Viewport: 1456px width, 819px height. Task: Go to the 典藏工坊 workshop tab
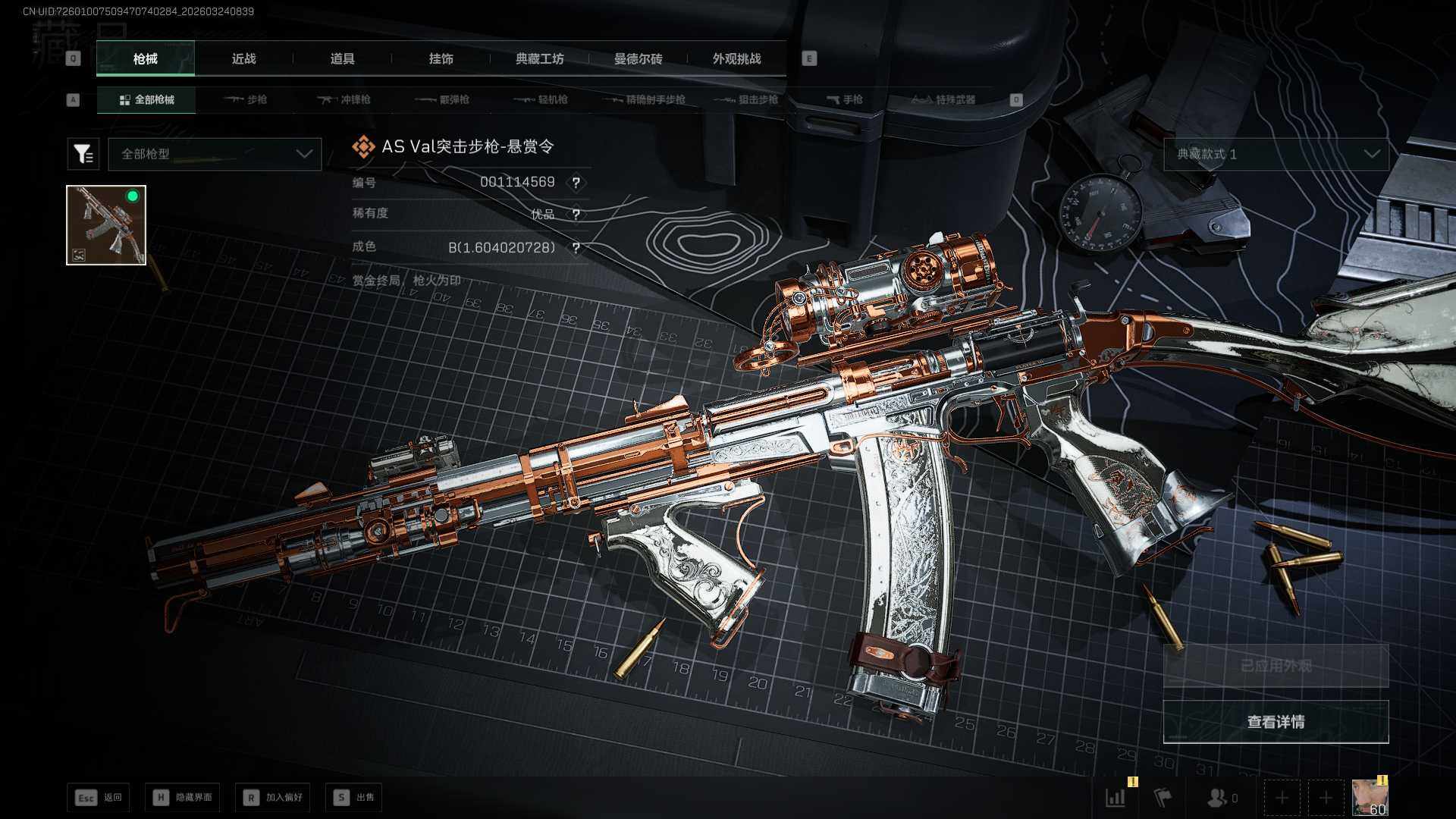[539, 58]
